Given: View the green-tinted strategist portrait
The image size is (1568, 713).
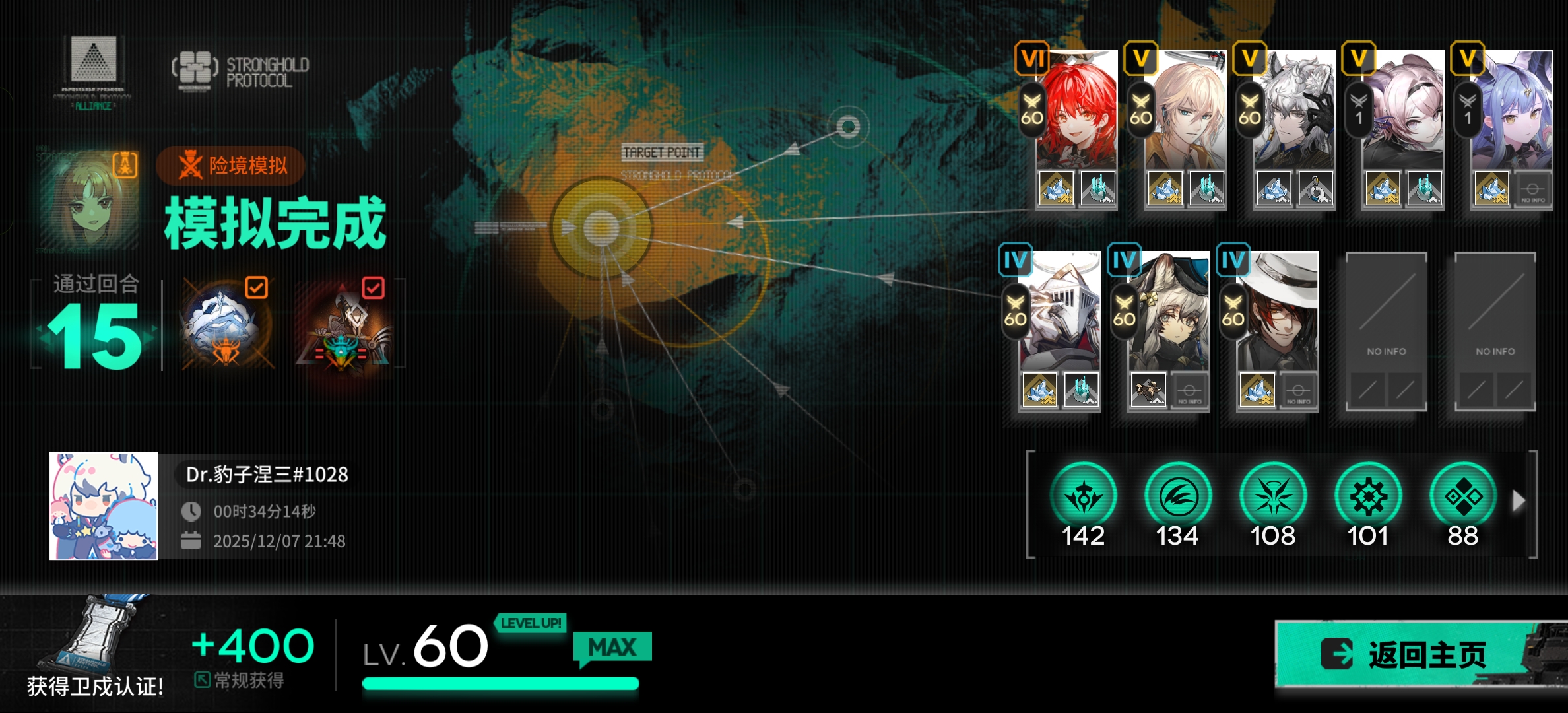Looking at the screenshot, I should 90,199.
